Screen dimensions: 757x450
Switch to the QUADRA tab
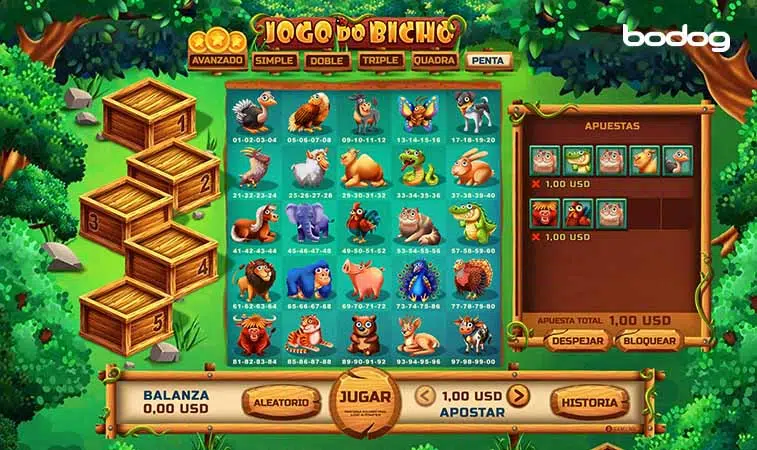coord(435,60)
